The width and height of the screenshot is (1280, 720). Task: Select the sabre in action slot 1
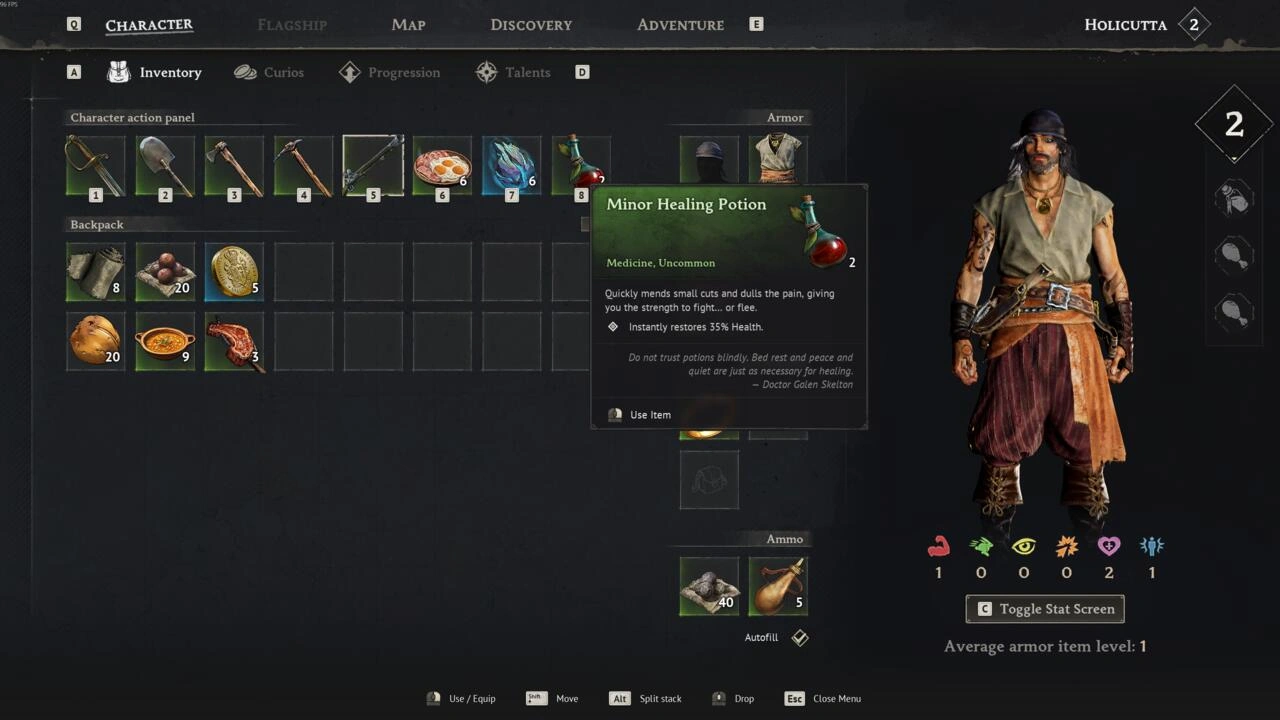pos(96,166)
